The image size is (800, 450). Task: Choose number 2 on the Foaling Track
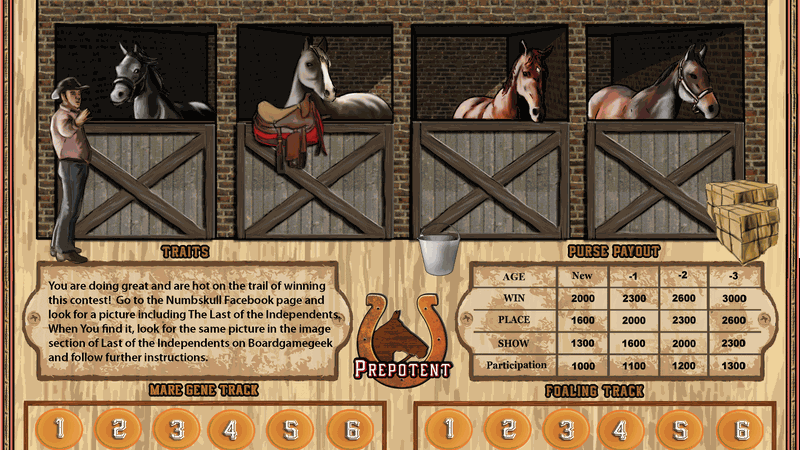click(x=509, y=430)
